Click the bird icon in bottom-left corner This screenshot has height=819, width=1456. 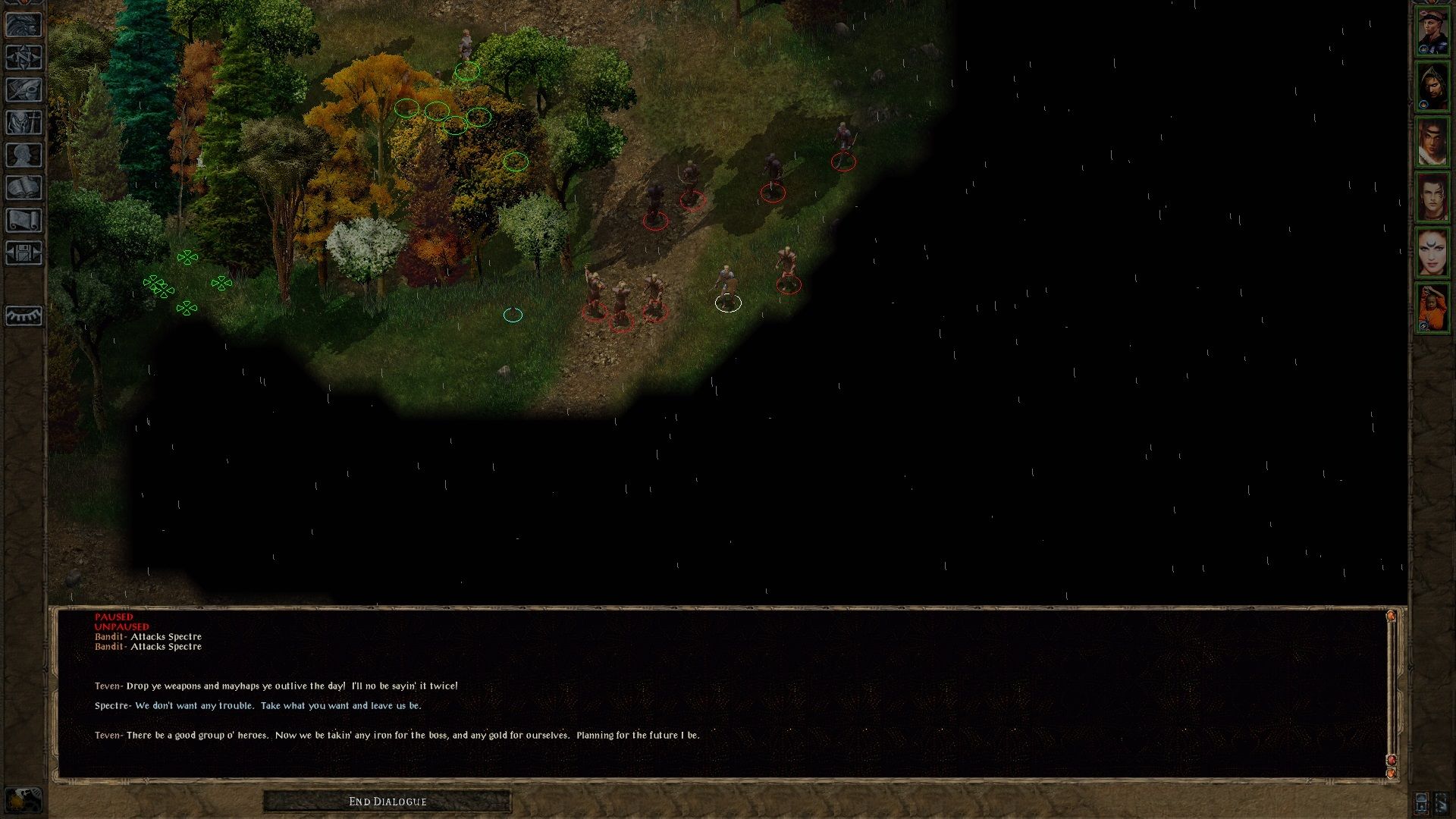coord(24,800)
